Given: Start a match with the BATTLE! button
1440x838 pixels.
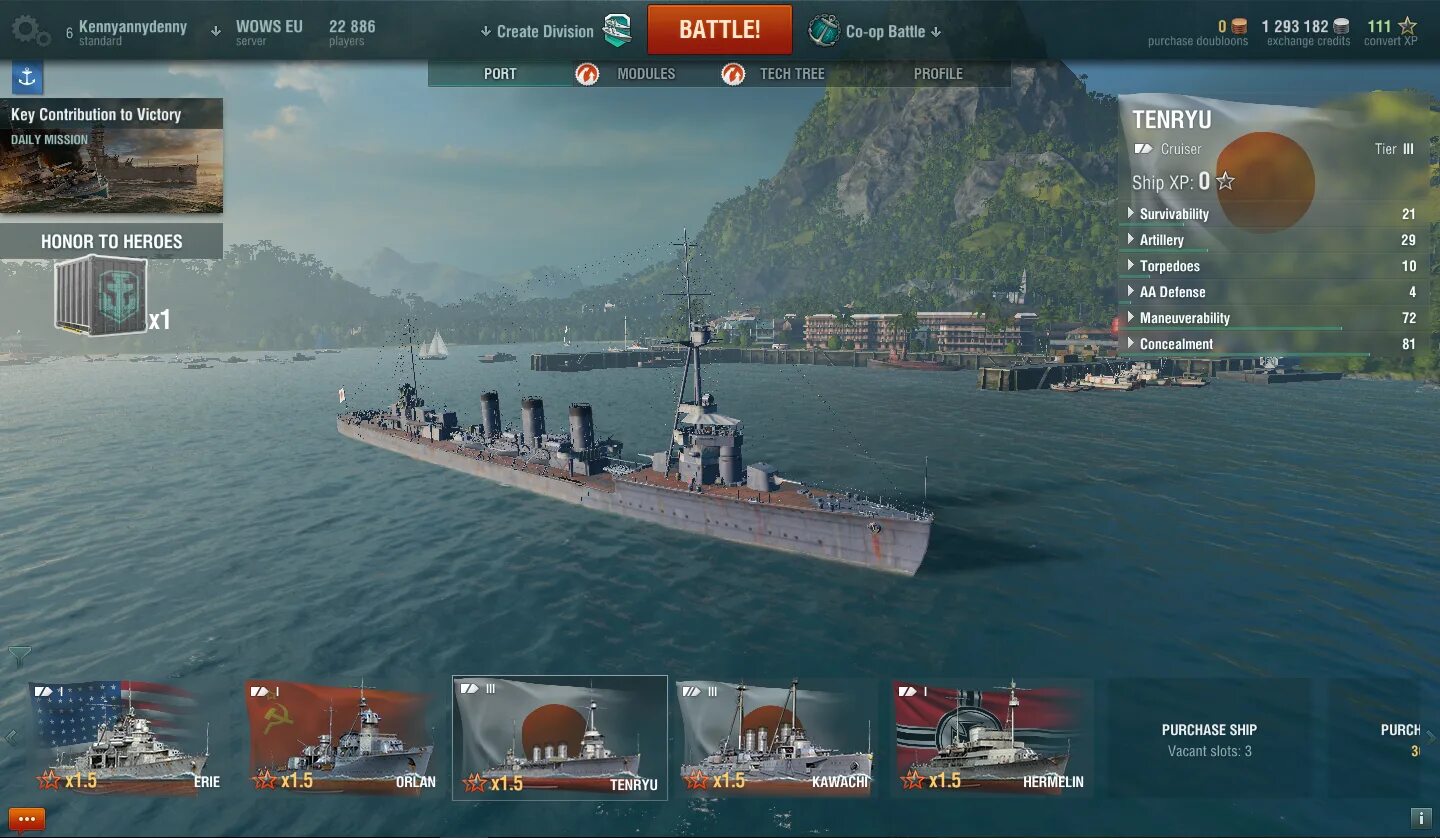Looking at the screenshot, I should pyautogui.click(x=719, y=30).
